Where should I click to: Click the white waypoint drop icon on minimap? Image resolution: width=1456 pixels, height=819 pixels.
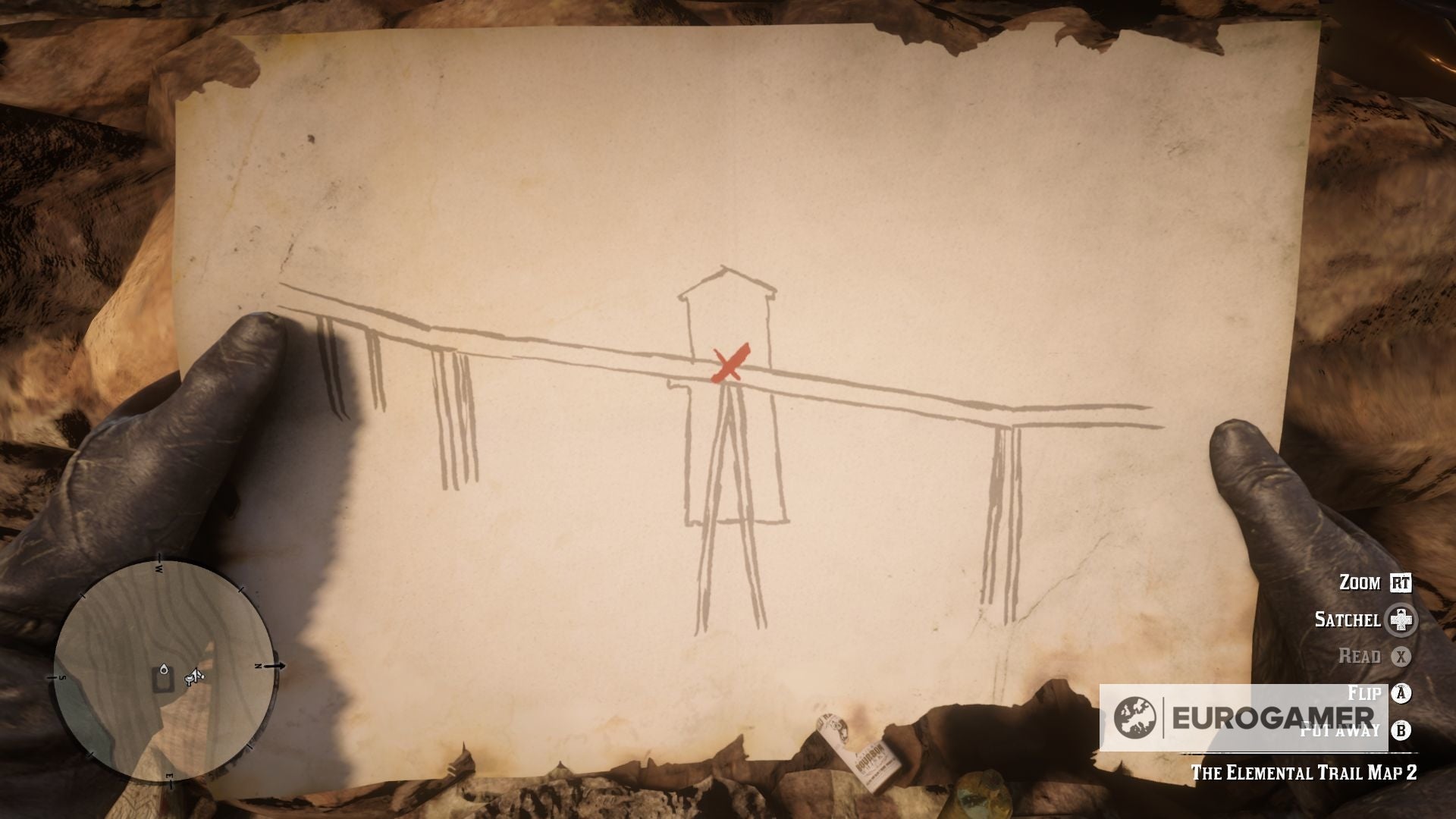[164, 669]
